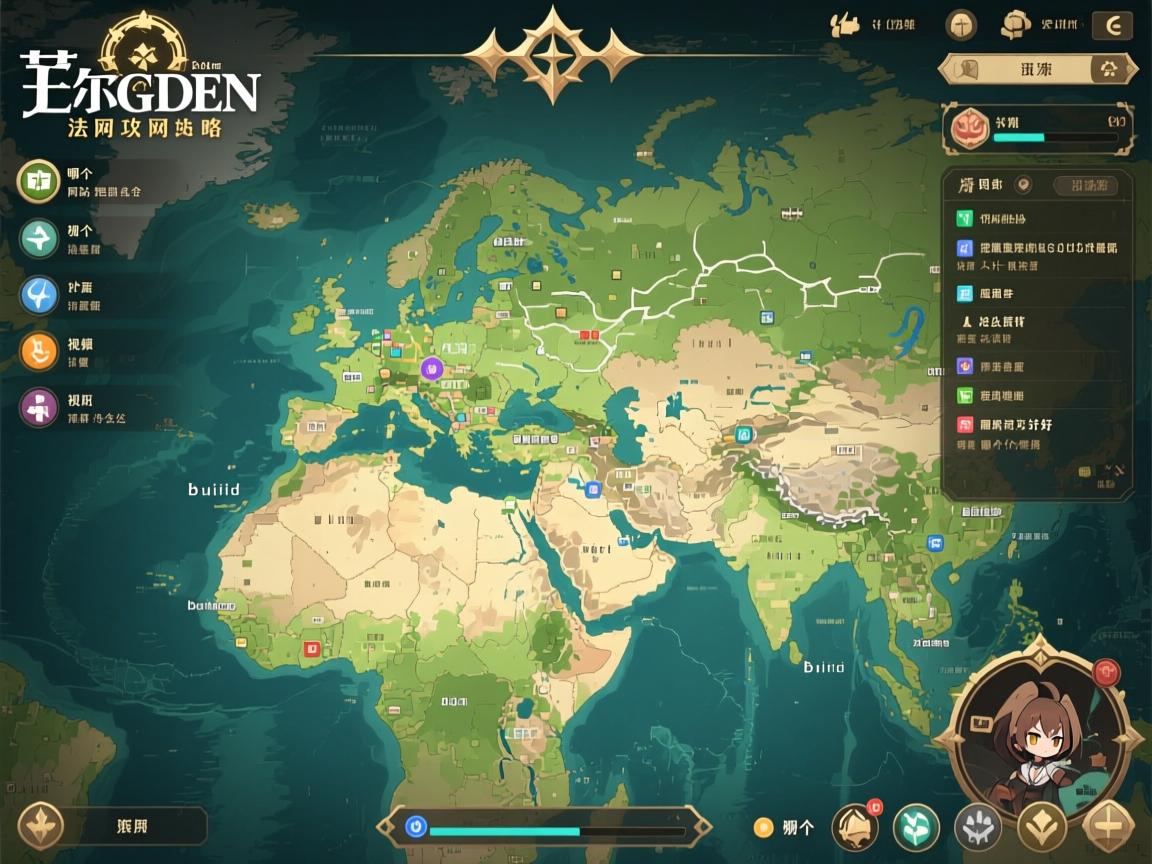The image size is (1152, 864).
Task: Select the purple marker on the Europe map
Action: click(x=432, y=368)
